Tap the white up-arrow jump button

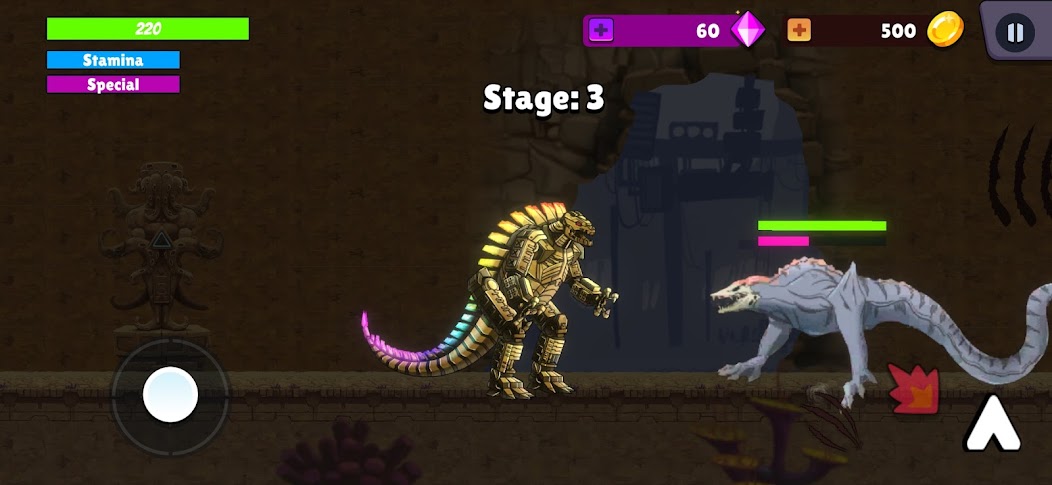click(992, 424)
